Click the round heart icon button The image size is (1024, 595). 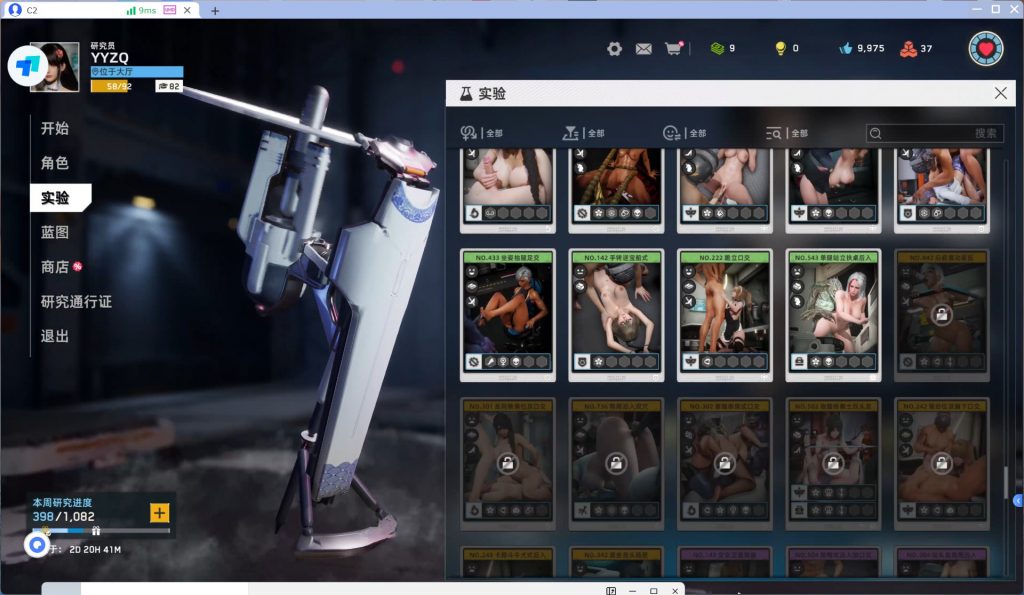coord(986,48)
